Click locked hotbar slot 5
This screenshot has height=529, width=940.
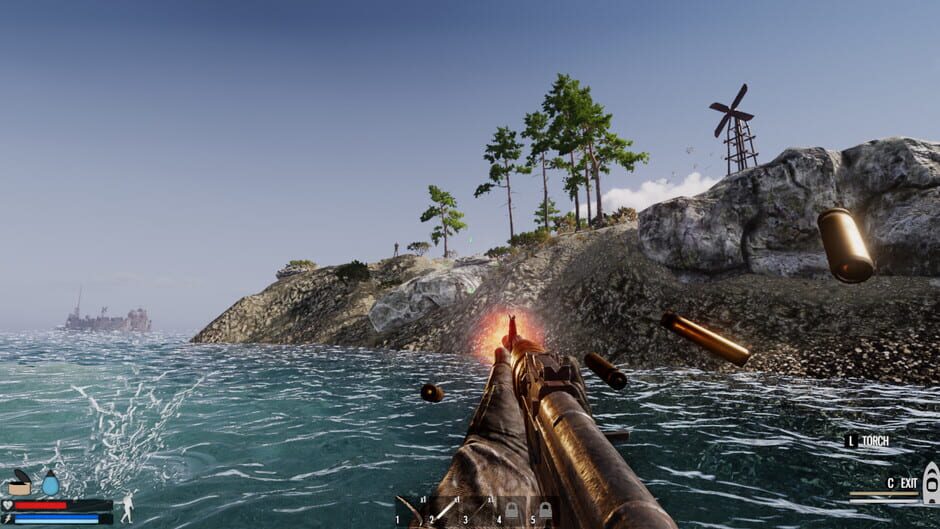[545, 510]
